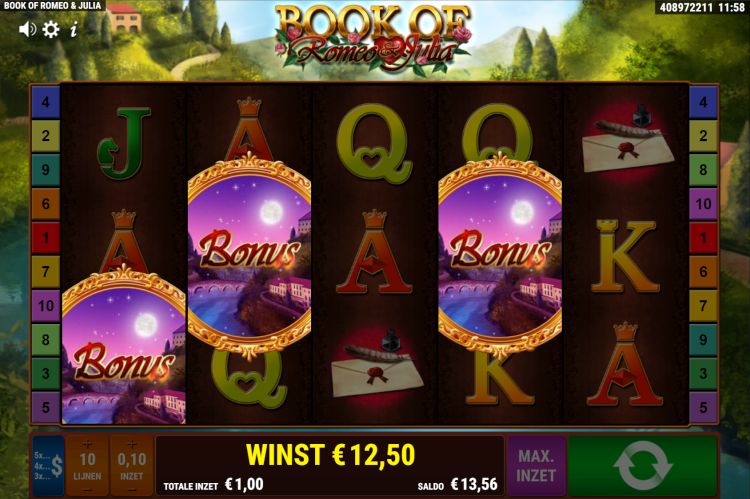Raise the Inzet bet with its plus
This screenshot has height=499, width=750.
pos(131,444)
